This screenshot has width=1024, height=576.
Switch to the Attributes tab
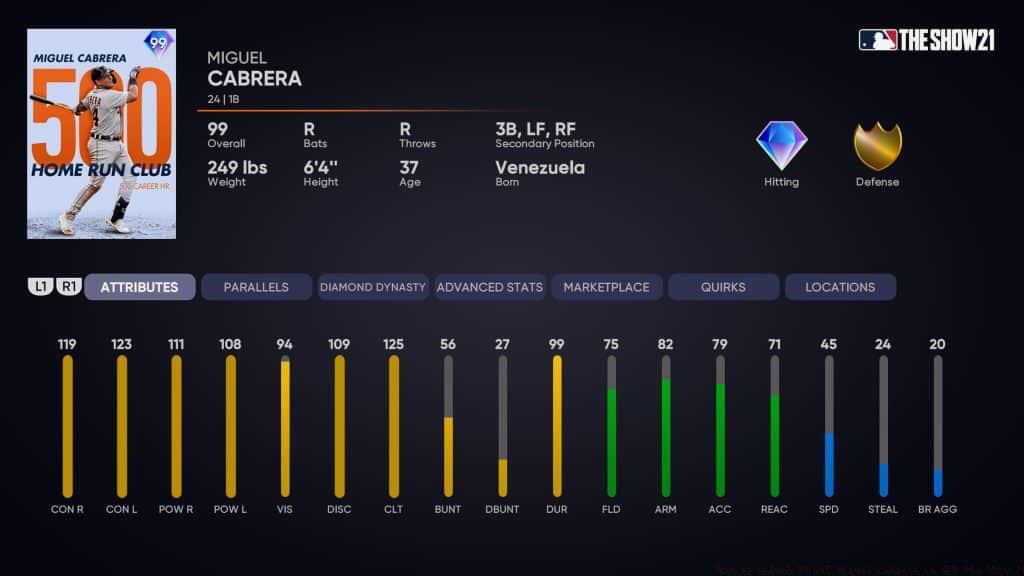click(x=139, y=287)
